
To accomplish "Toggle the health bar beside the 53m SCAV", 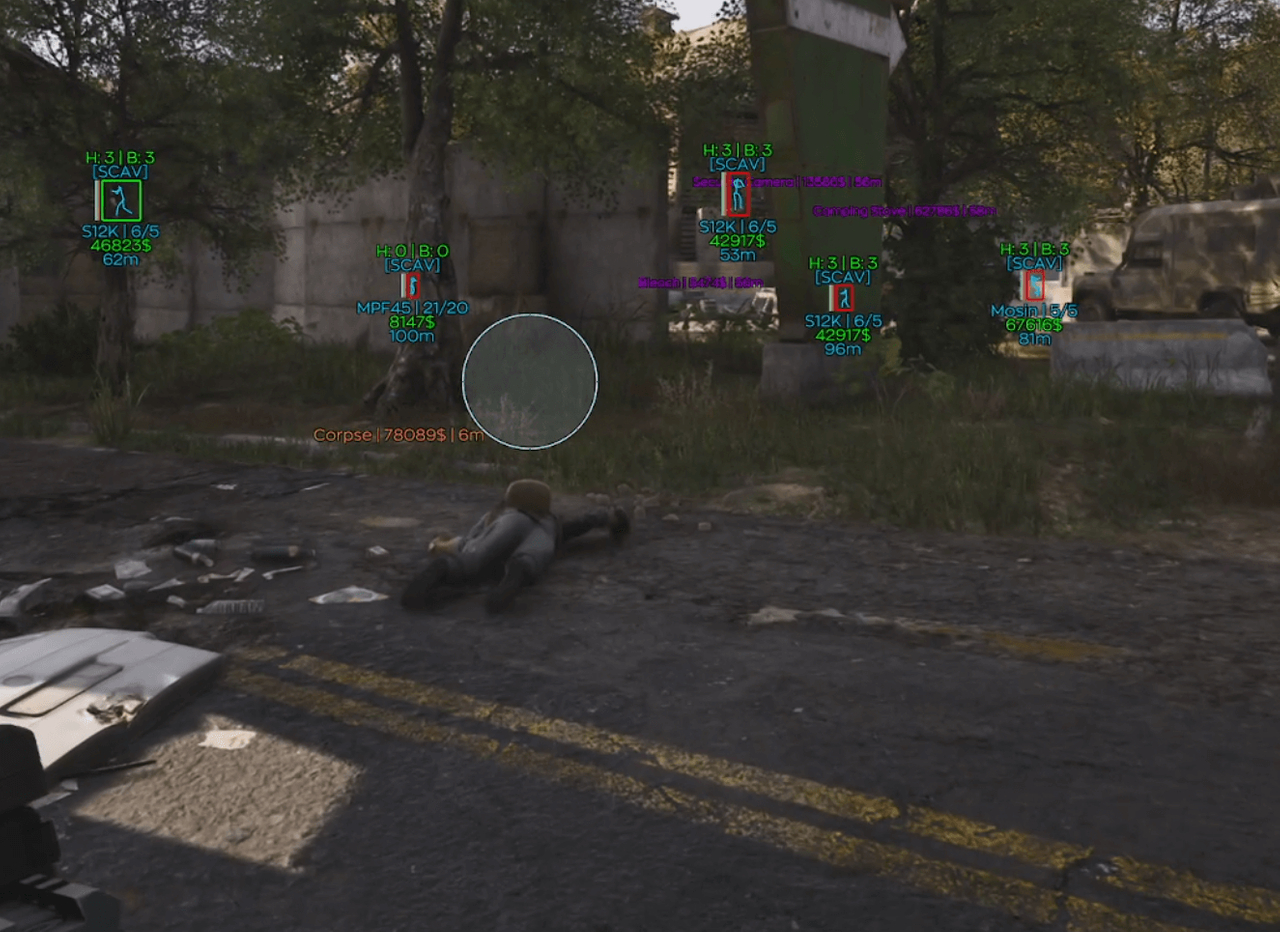I will coord(724,194).
